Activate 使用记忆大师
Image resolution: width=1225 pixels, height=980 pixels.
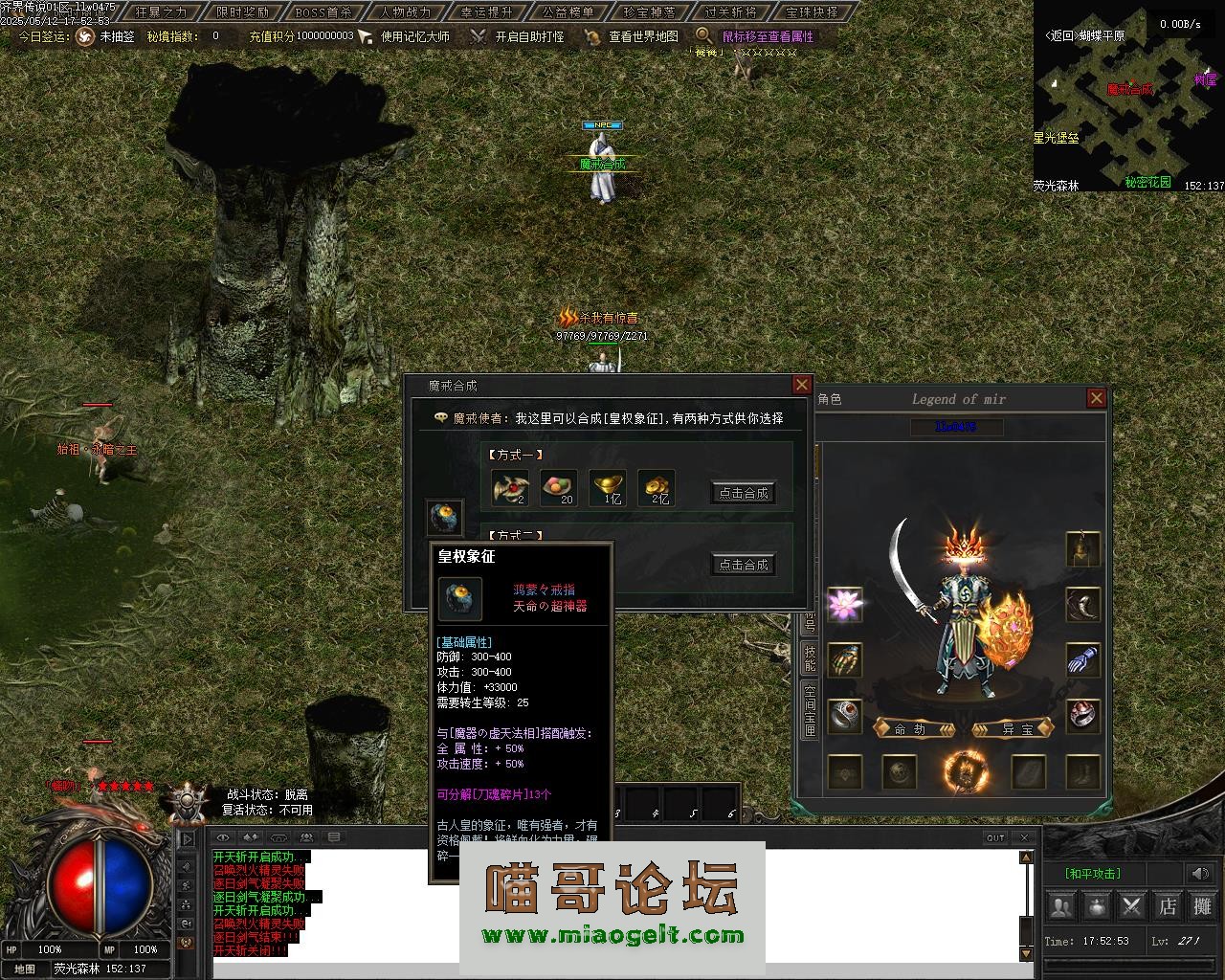[x=414, y=36]
